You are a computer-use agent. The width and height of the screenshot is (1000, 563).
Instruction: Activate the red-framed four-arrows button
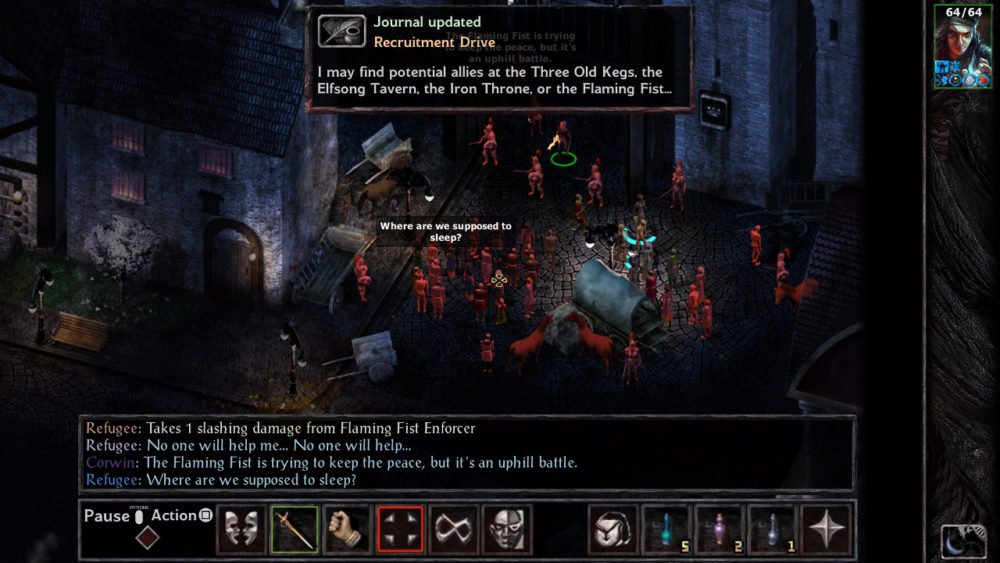click(x=400, y=529)
